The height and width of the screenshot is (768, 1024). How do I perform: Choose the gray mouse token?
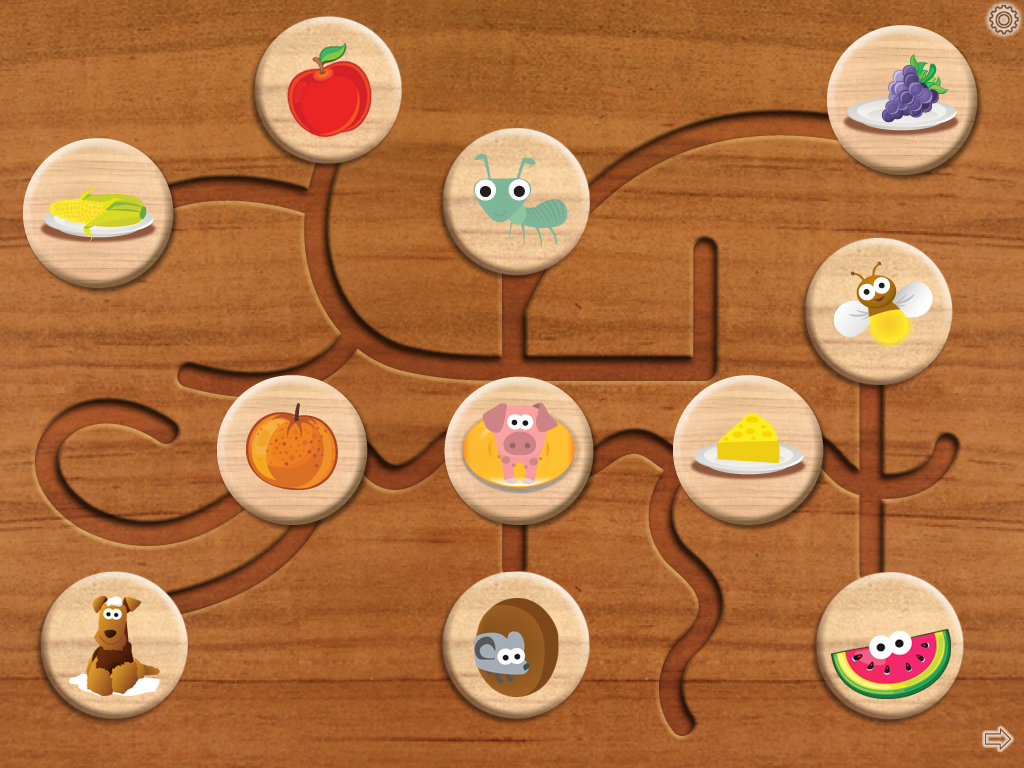(516, 645)
